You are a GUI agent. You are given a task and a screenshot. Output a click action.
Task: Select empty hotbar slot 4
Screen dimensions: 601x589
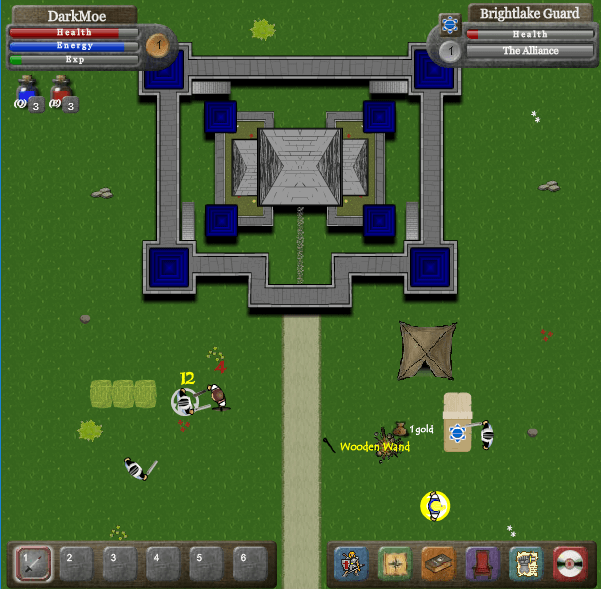pos(157,564)
